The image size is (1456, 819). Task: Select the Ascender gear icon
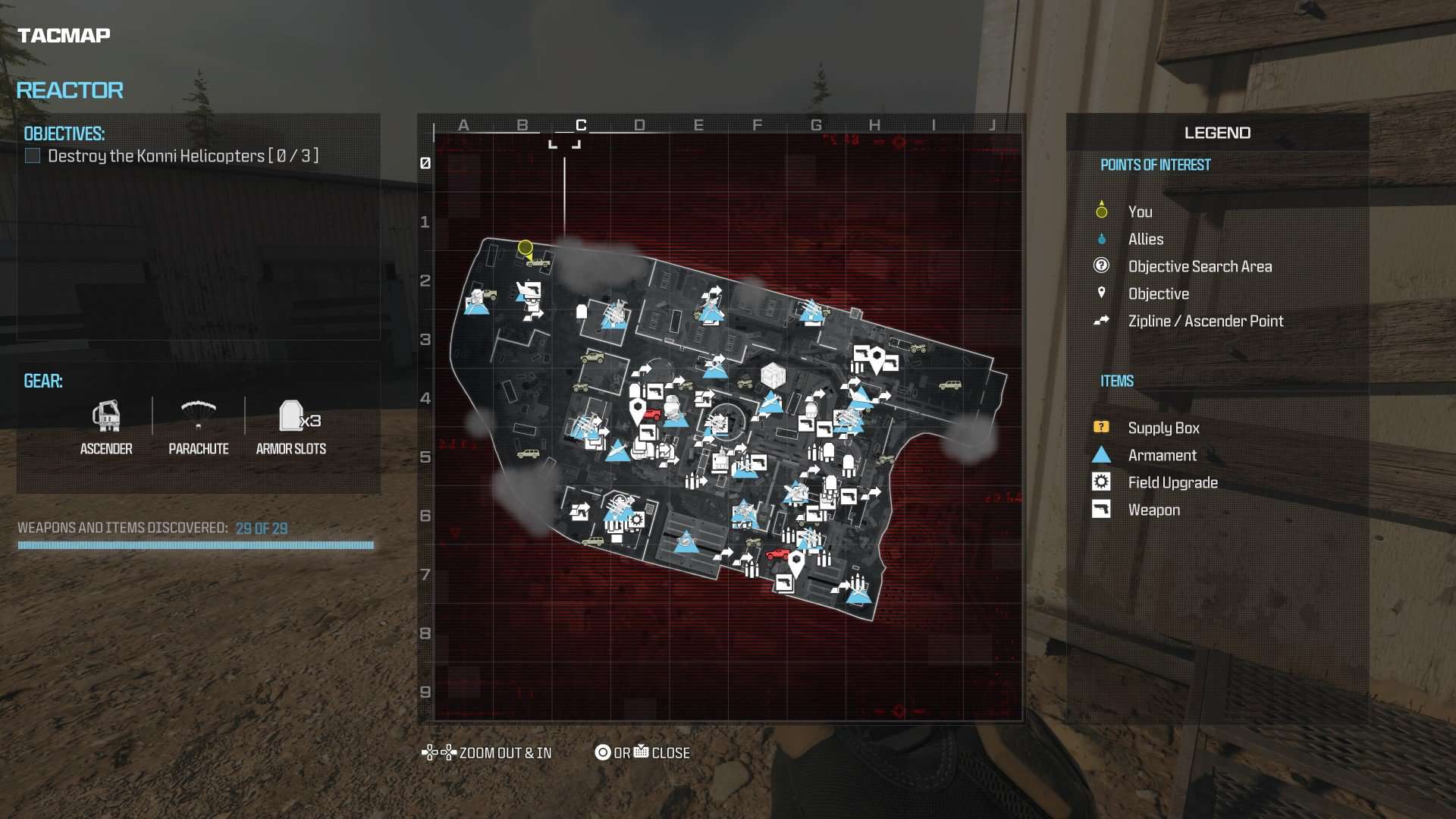(x=106, y=418)
